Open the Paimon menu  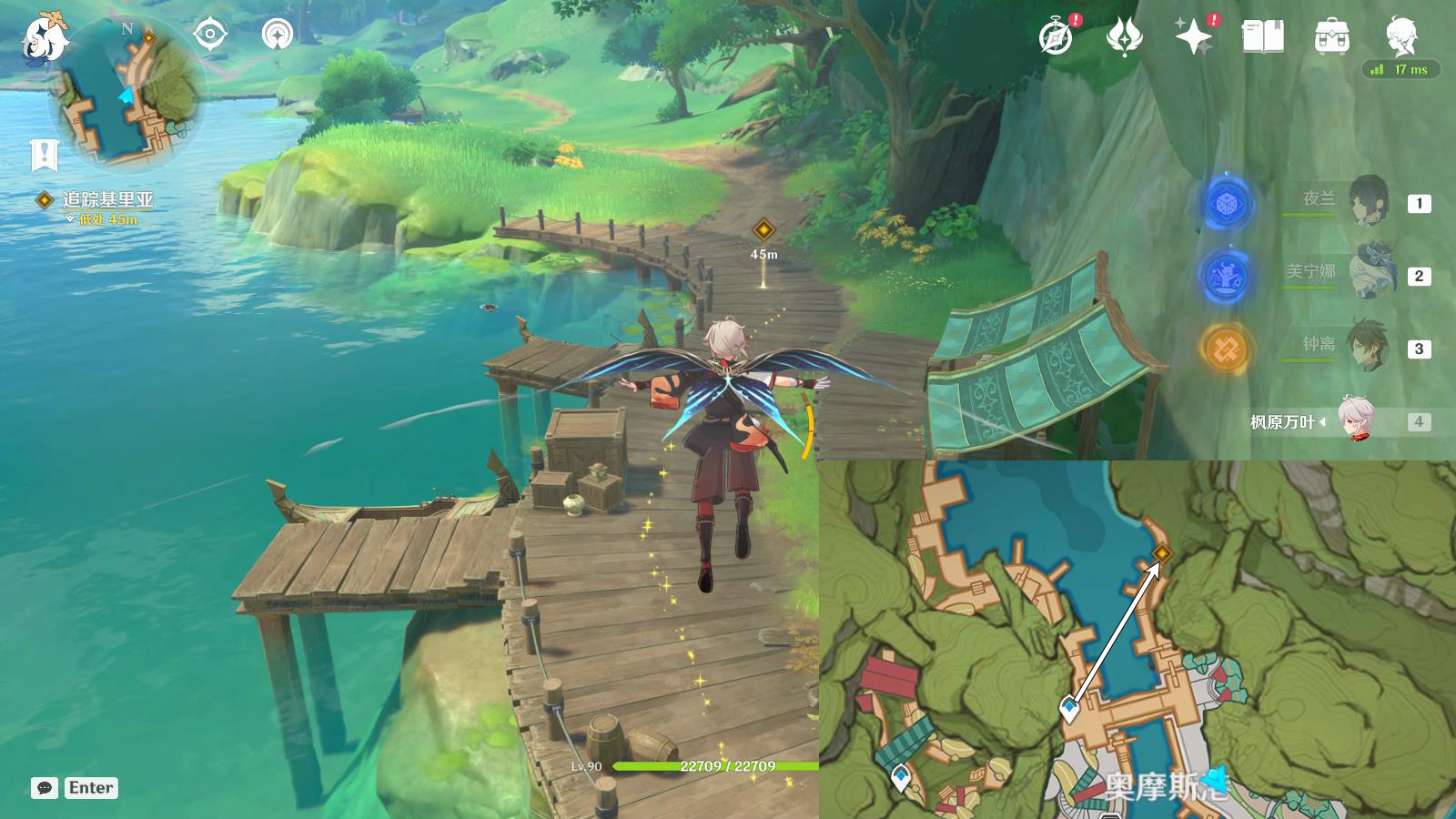45,37
